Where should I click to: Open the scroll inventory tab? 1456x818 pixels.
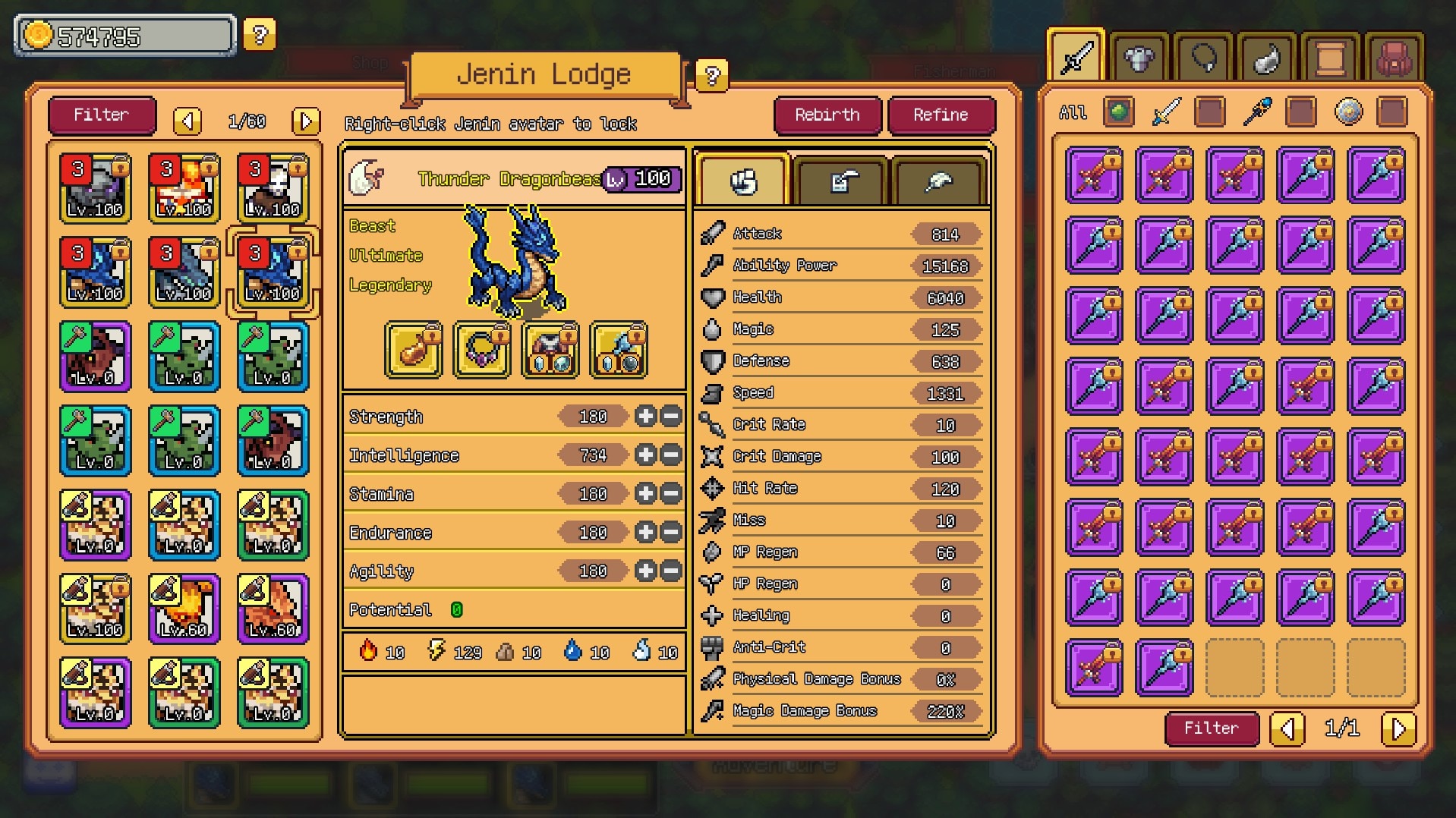[1331, 58]
